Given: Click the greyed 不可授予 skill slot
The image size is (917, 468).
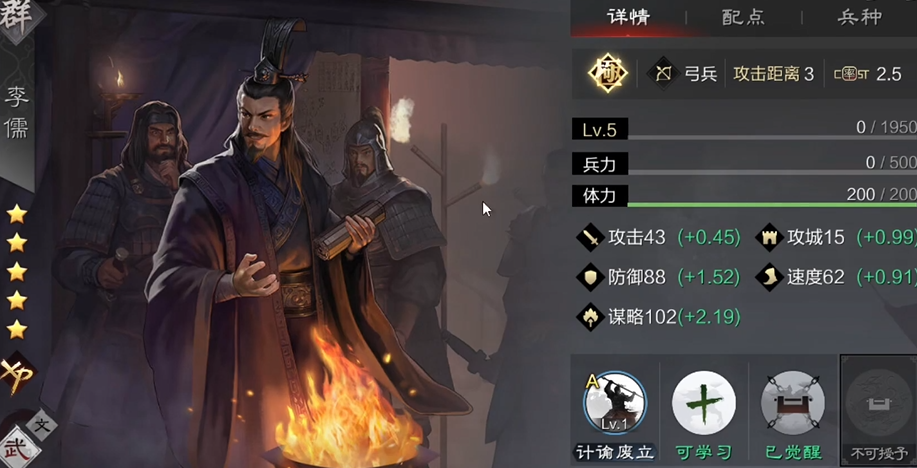Looking at the screenshot, I should pyautogui.click(x=878, y=405).
